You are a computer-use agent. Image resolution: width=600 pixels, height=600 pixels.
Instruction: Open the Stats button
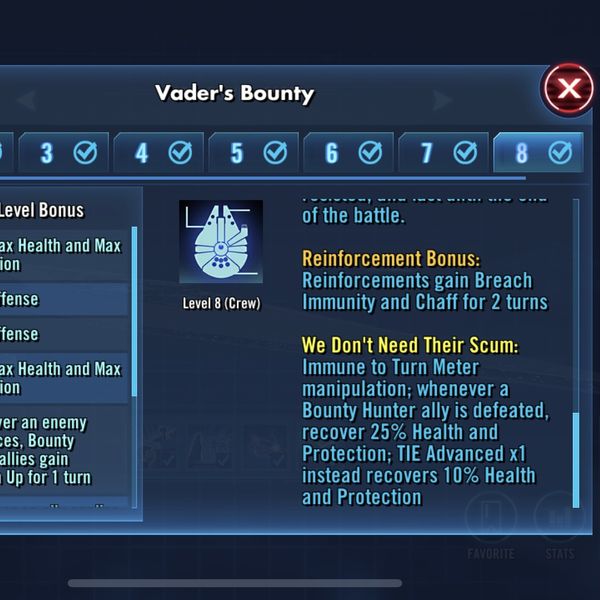558,523
